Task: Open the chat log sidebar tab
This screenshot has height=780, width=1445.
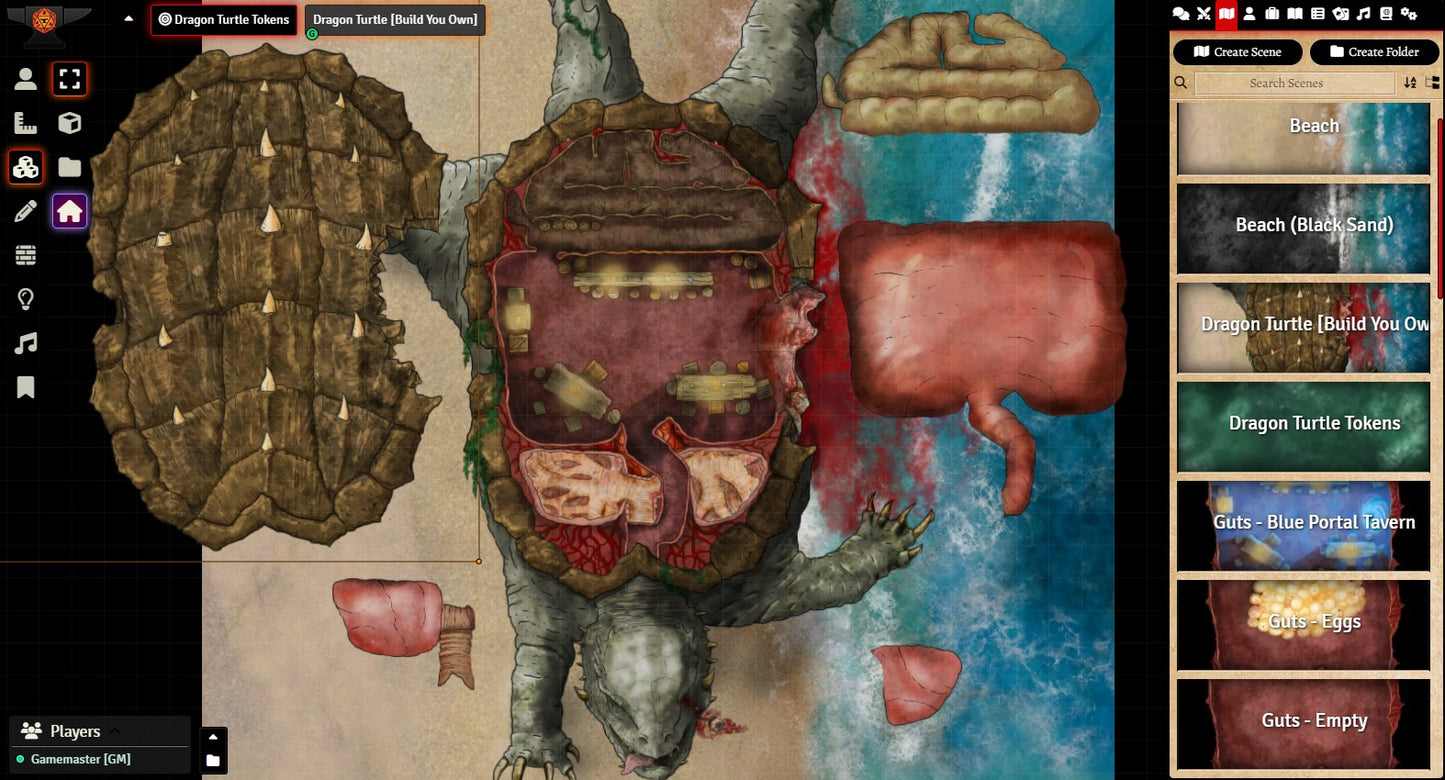Action: 1181,13
